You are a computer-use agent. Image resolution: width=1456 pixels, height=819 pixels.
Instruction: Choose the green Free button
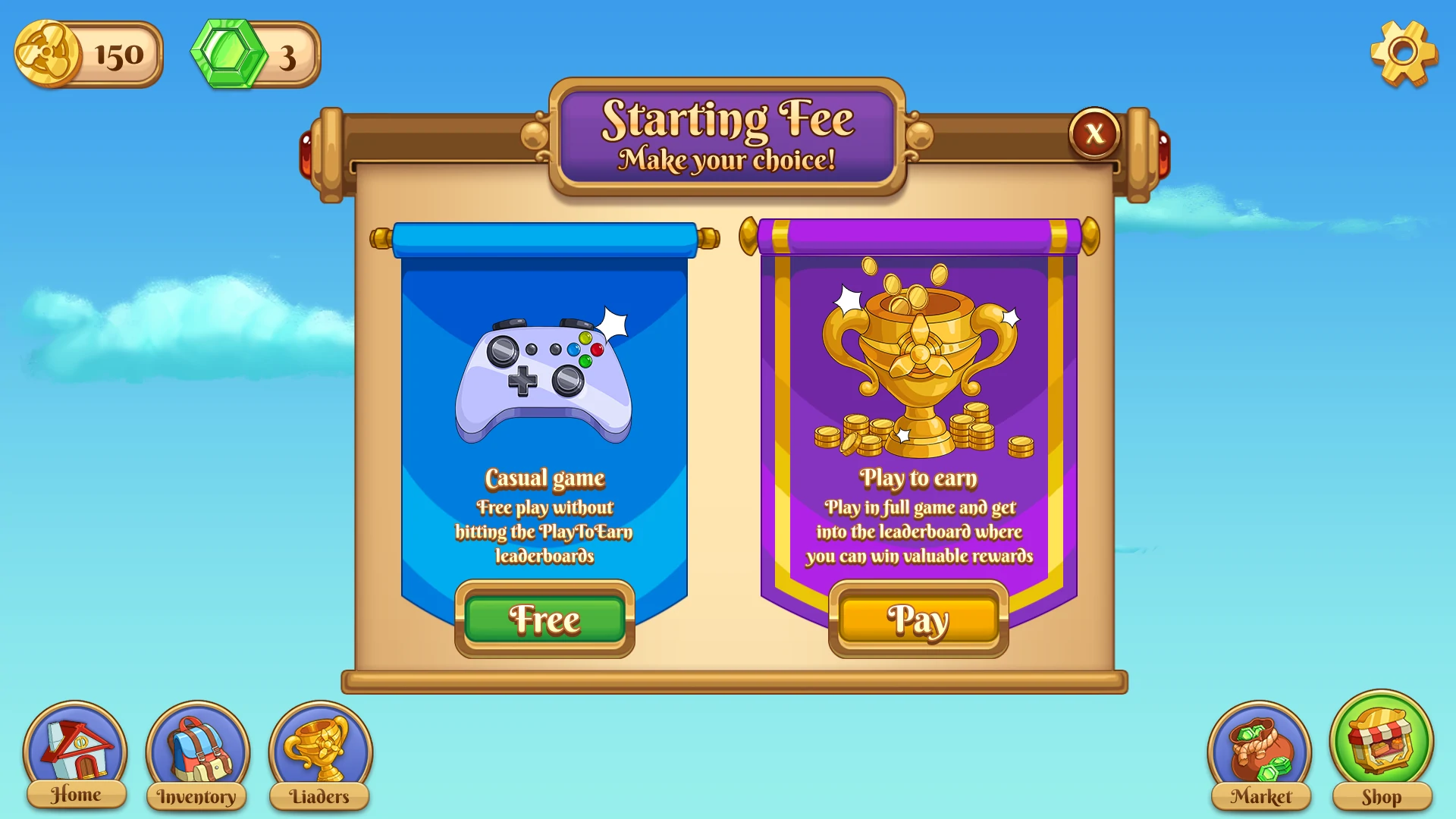(544, 620)
